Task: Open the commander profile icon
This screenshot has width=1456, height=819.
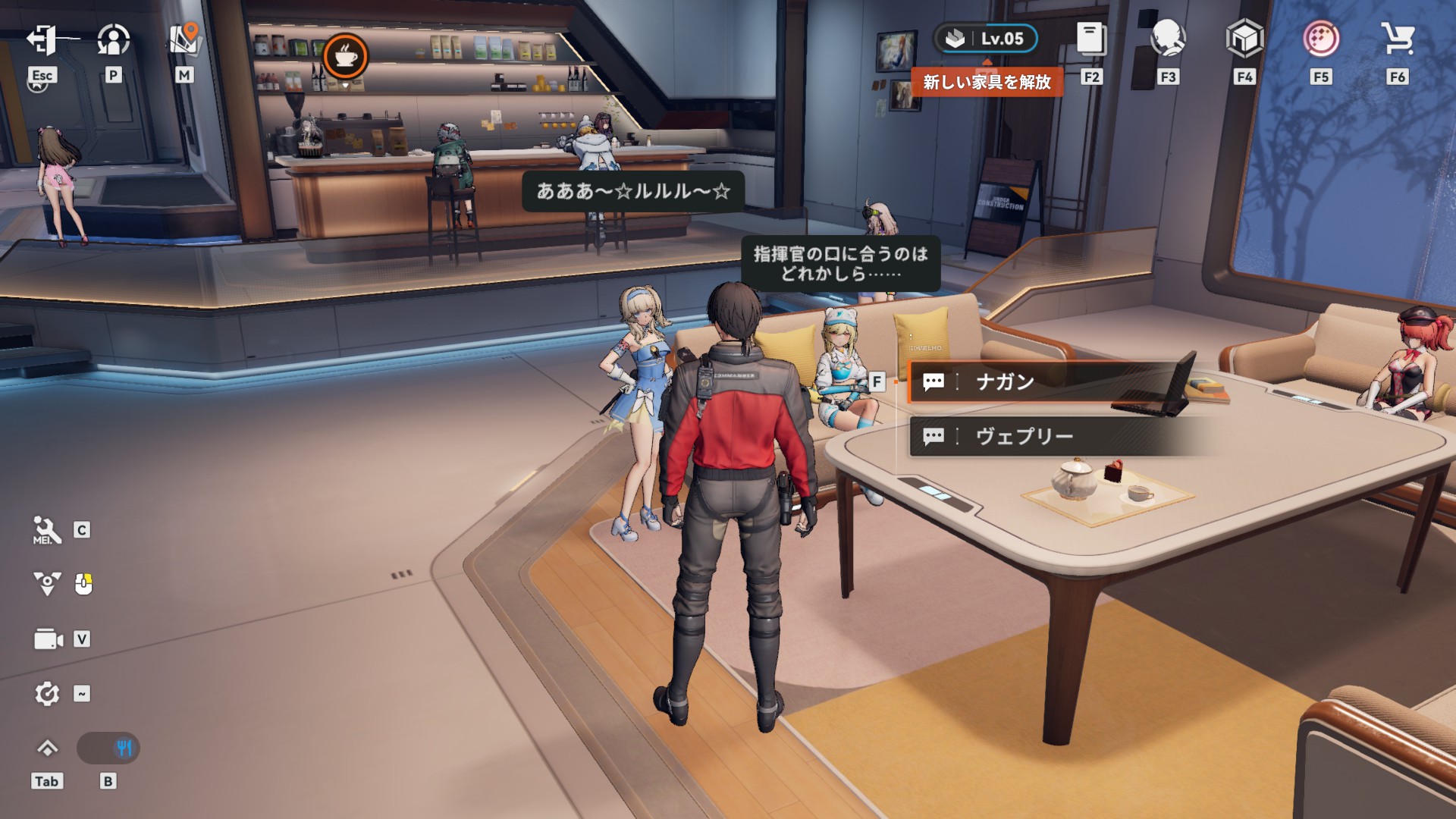Action: 114,40
